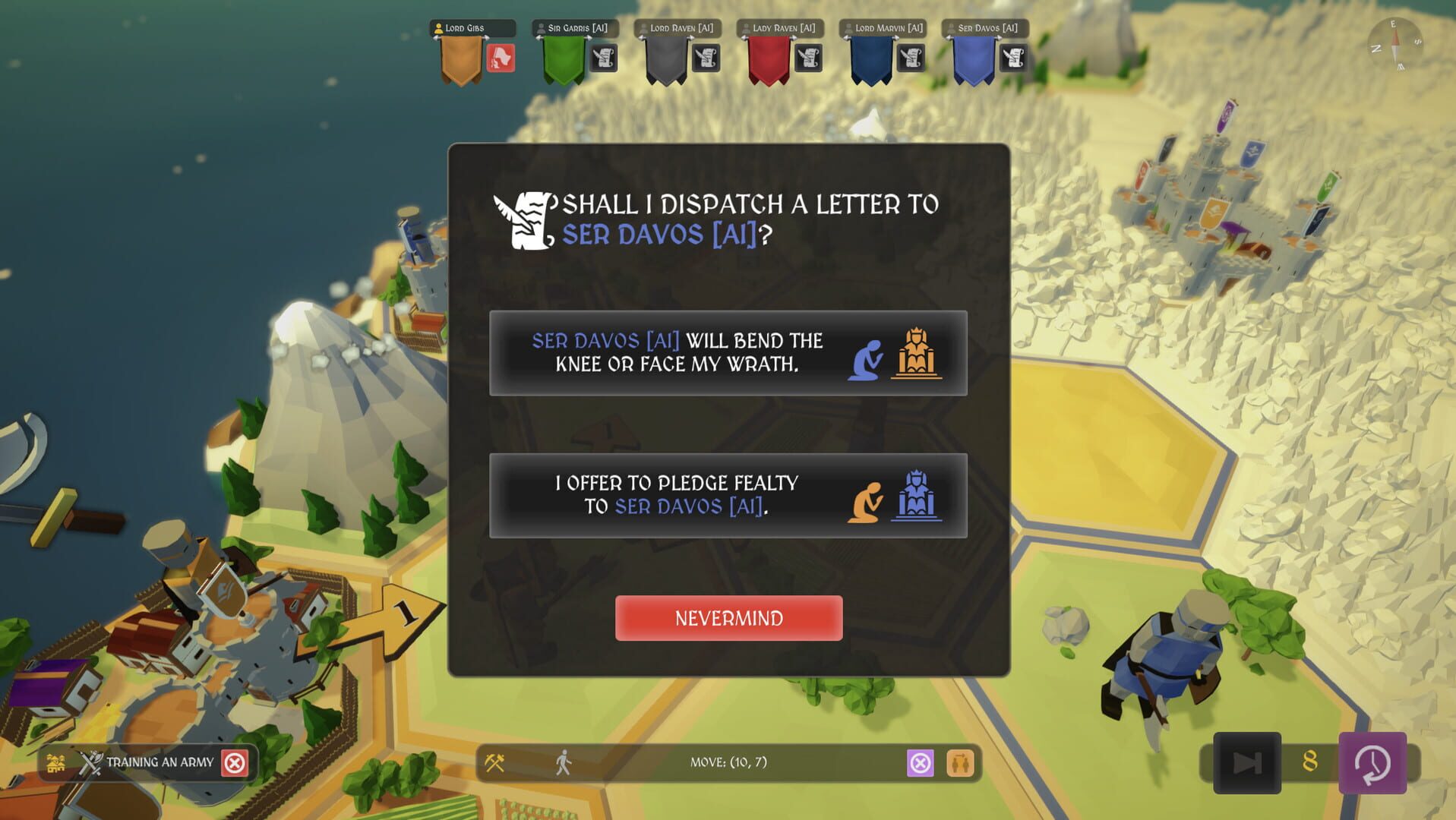End the turn with the purple clock button
The image size is (1456, 820).
click(1372, 762)
